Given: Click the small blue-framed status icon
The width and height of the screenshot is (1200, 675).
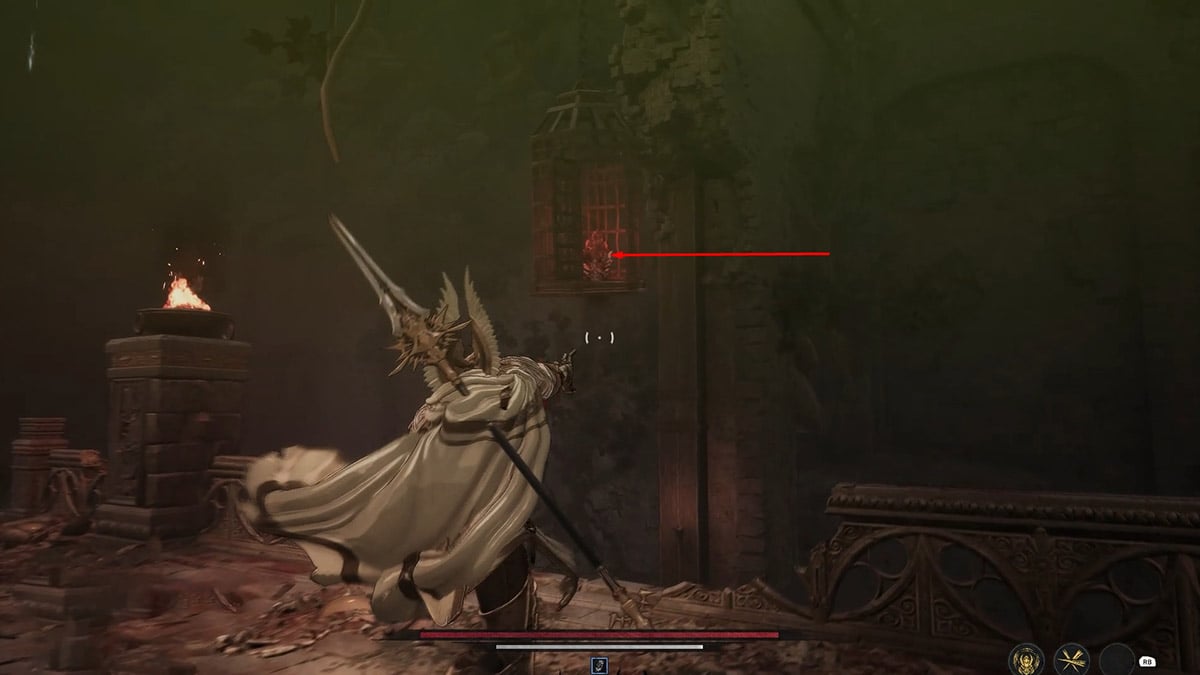Looking at the screenshot, I should [x=599, y=664].
